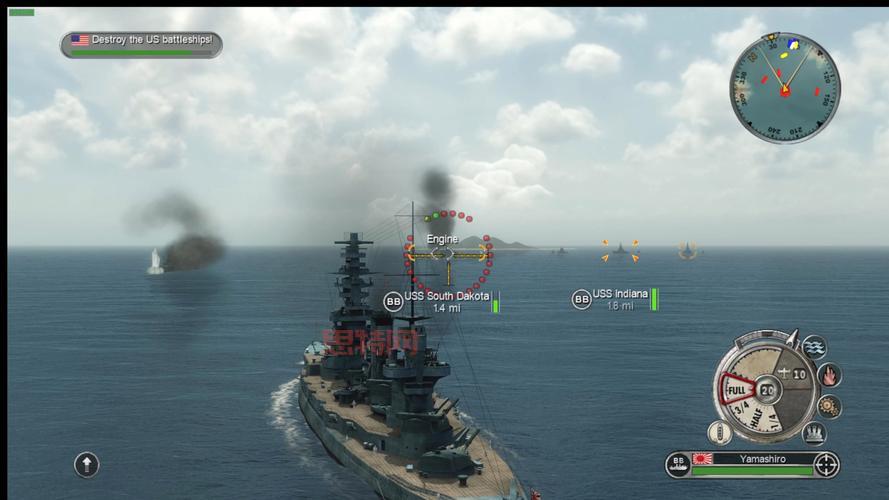Click the up arrow circle icon
889x500 pixels.
point(87,464)
